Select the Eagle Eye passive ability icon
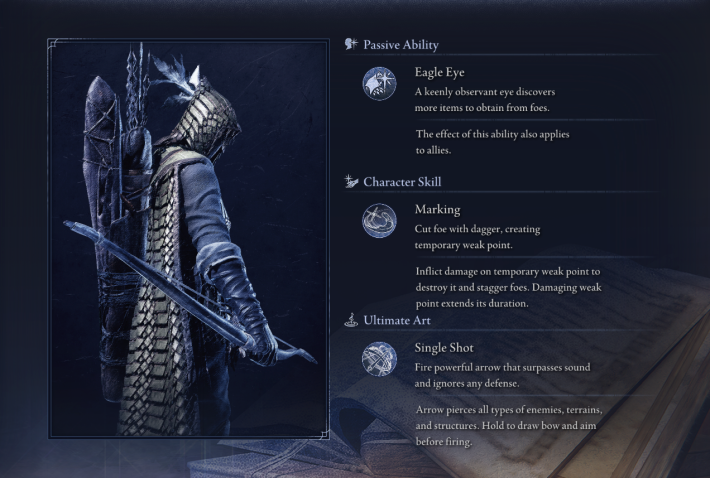Viewport: 710px width, 478px height. click(379, 83)
